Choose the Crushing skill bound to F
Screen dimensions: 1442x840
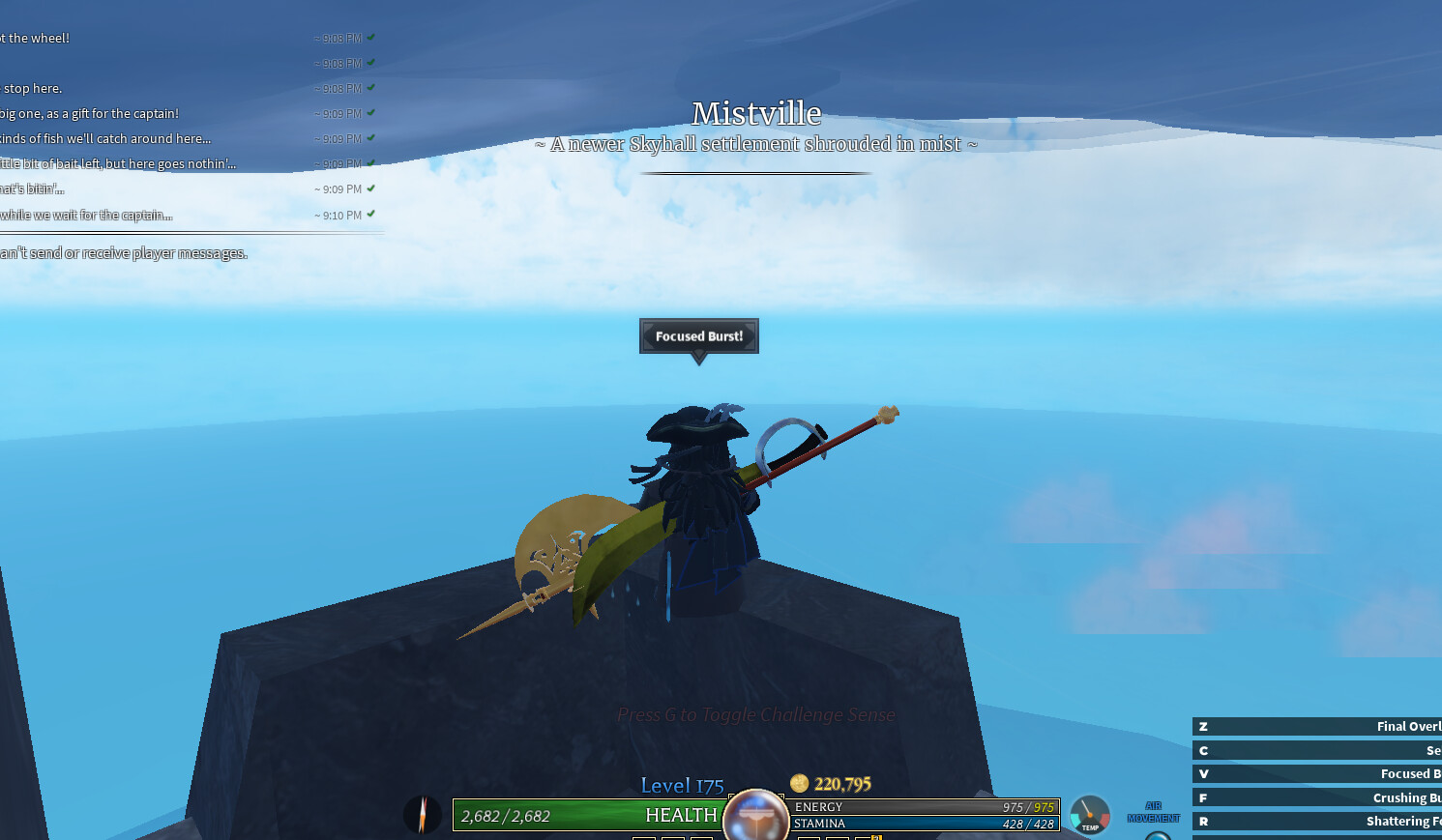(1317, 798)
